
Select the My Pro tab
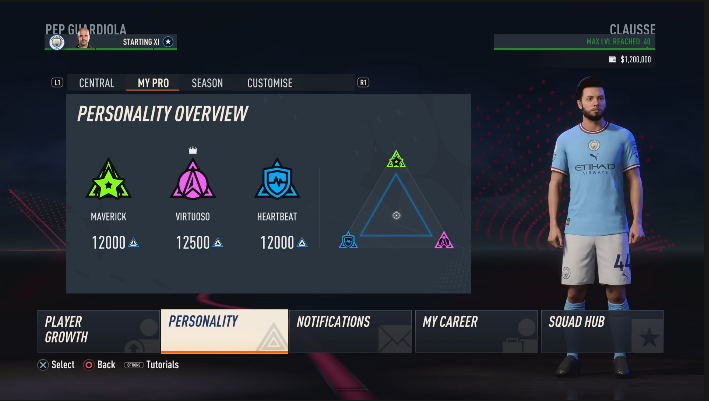153,83
